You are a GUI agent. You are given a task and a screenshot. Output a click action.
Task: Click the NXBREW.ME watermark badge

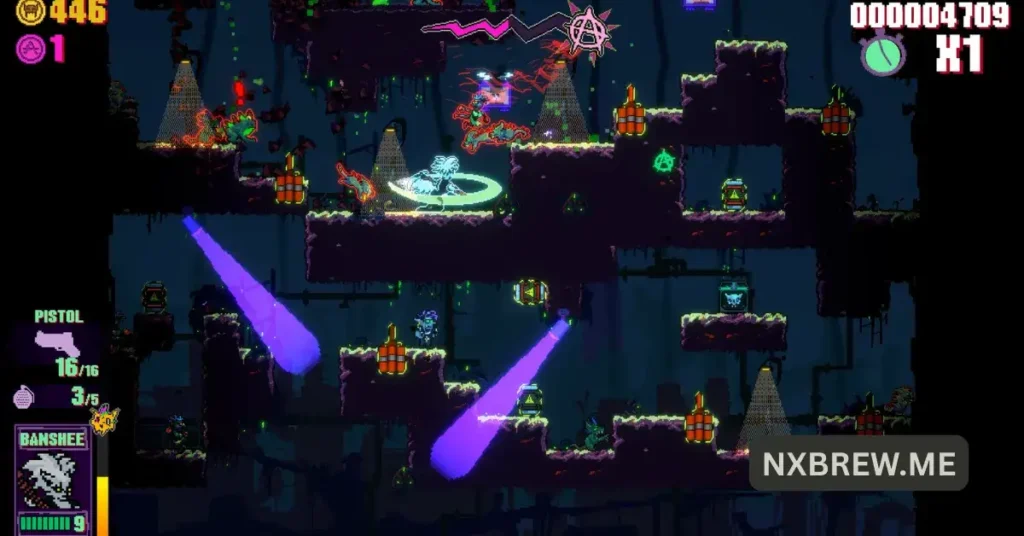pyautogui.click(x=858, y=463)
